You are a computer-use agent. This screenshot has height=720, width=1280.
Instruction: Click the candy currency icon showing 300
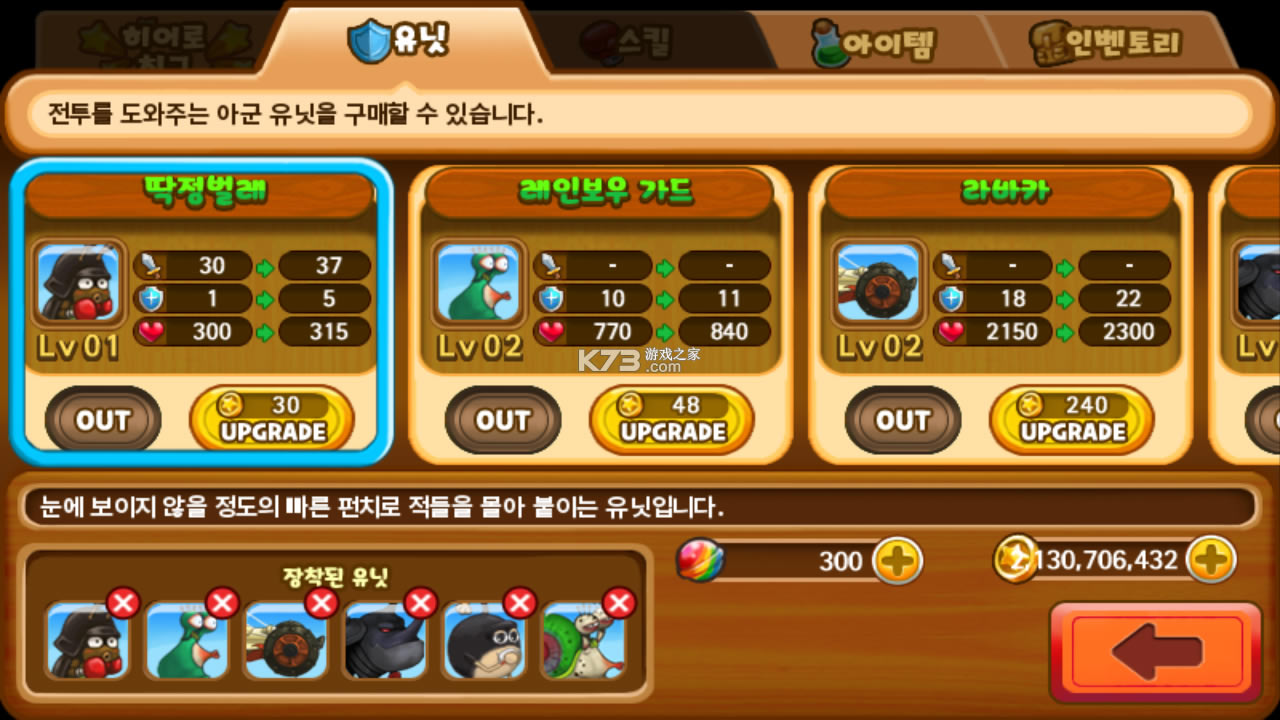tap(699, 561)
